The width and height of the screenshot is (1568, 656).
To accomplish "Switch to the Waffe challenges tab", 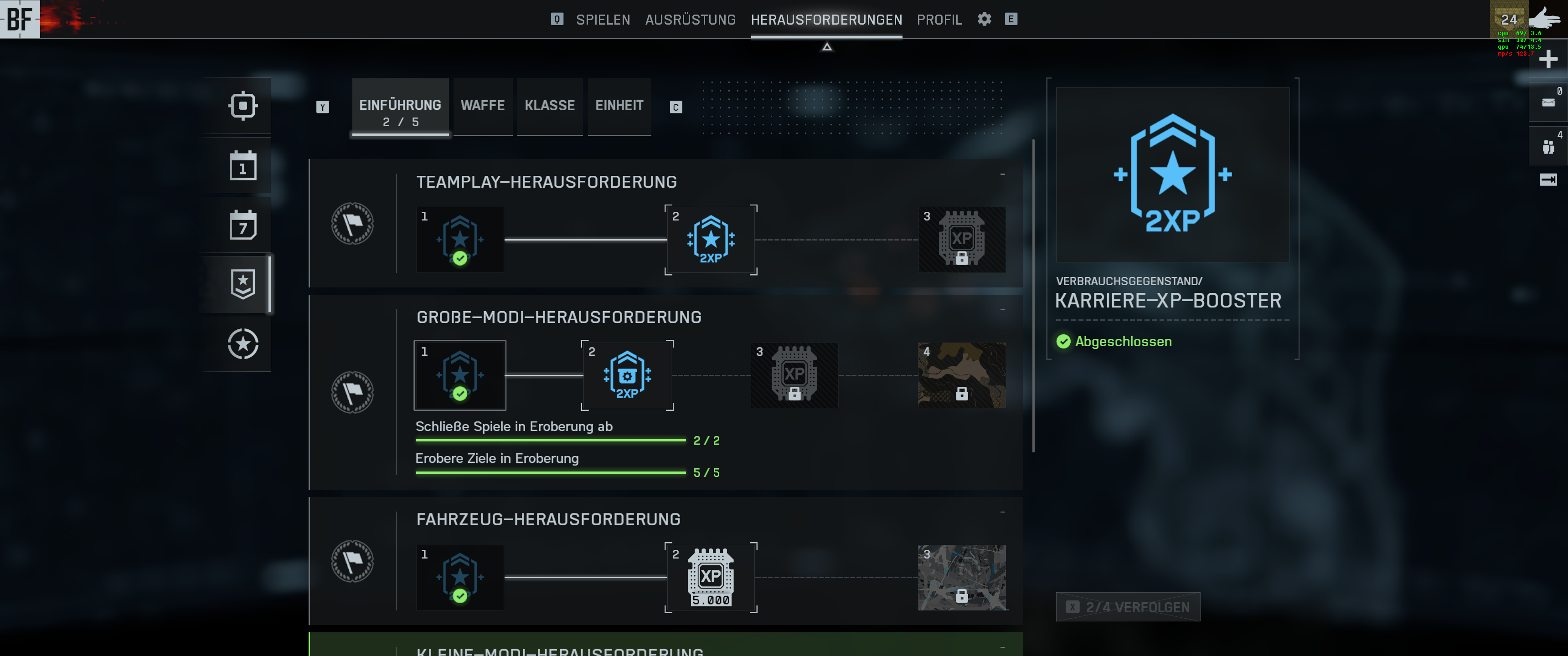I will (483, 106).
